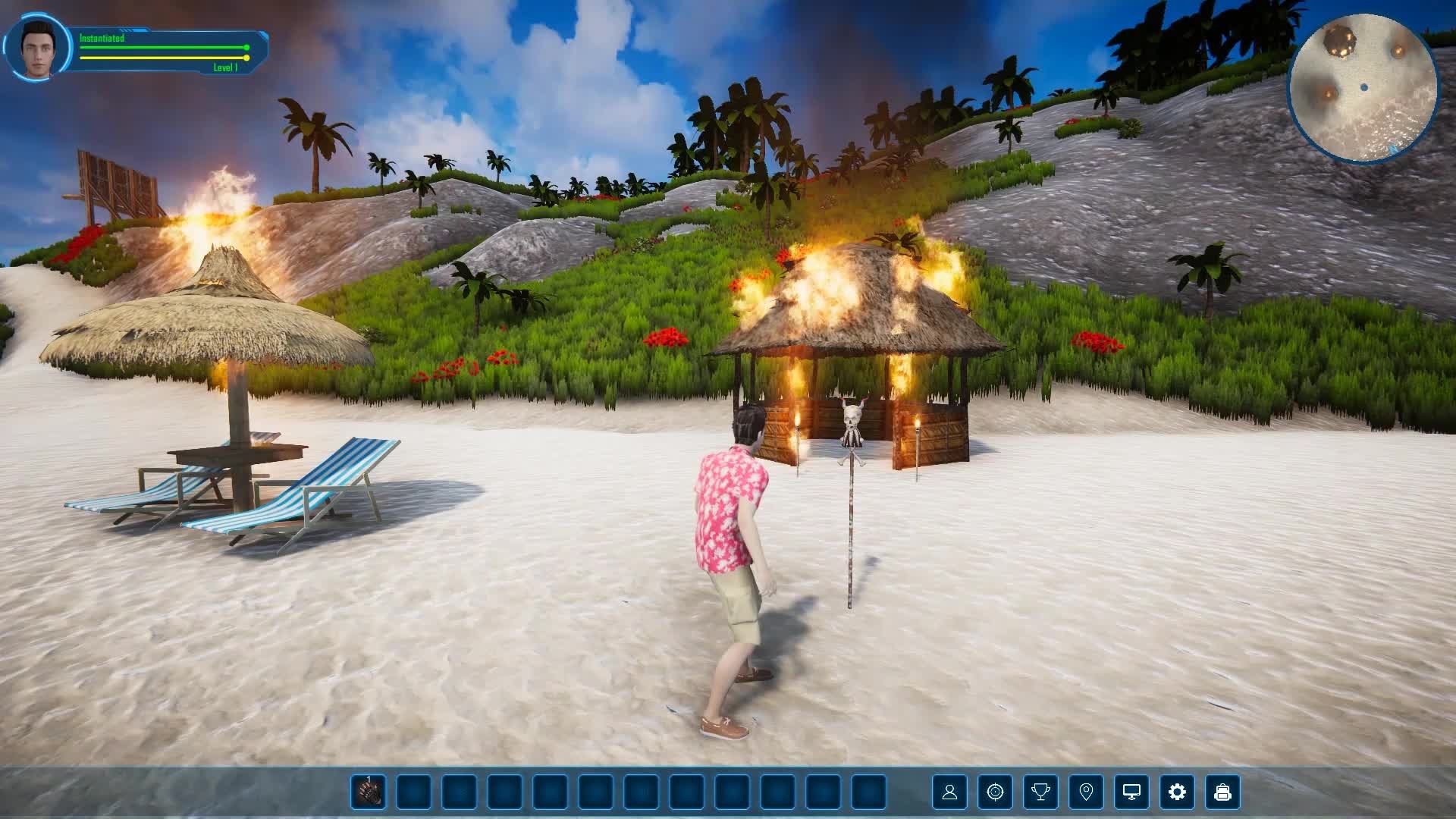Open the trophy achievements button

pos(1040,792)
